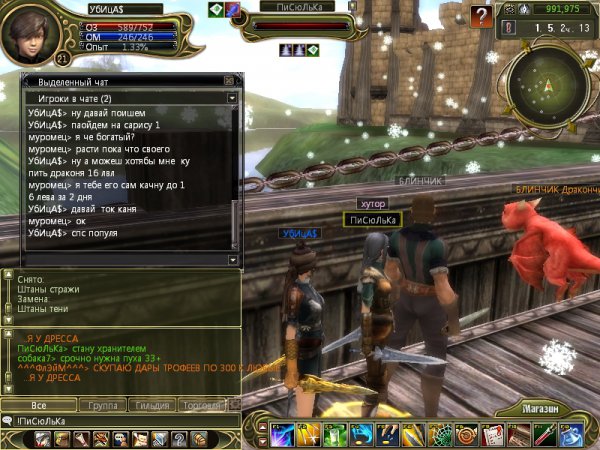Open the question mark menu icon
600x450 pixels.
tap(178, 439)
